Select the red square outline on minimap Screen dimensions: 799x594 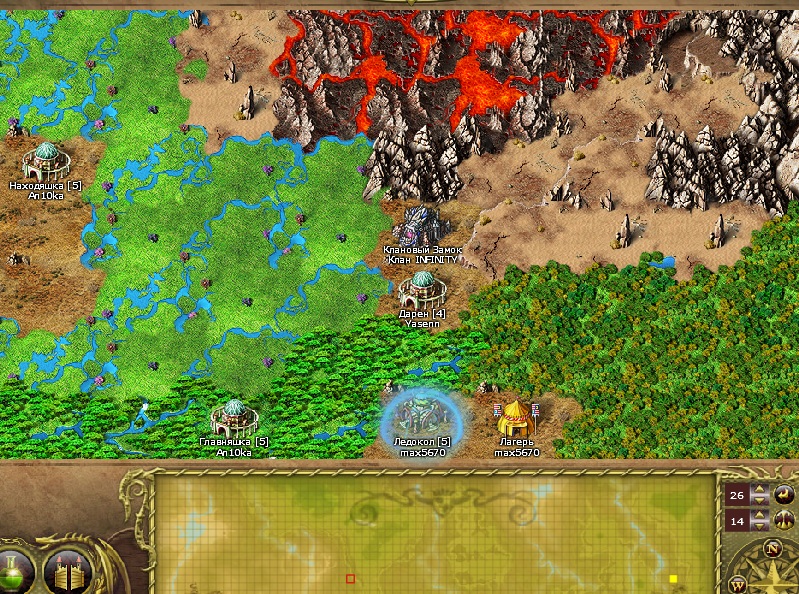pos(350,579)
